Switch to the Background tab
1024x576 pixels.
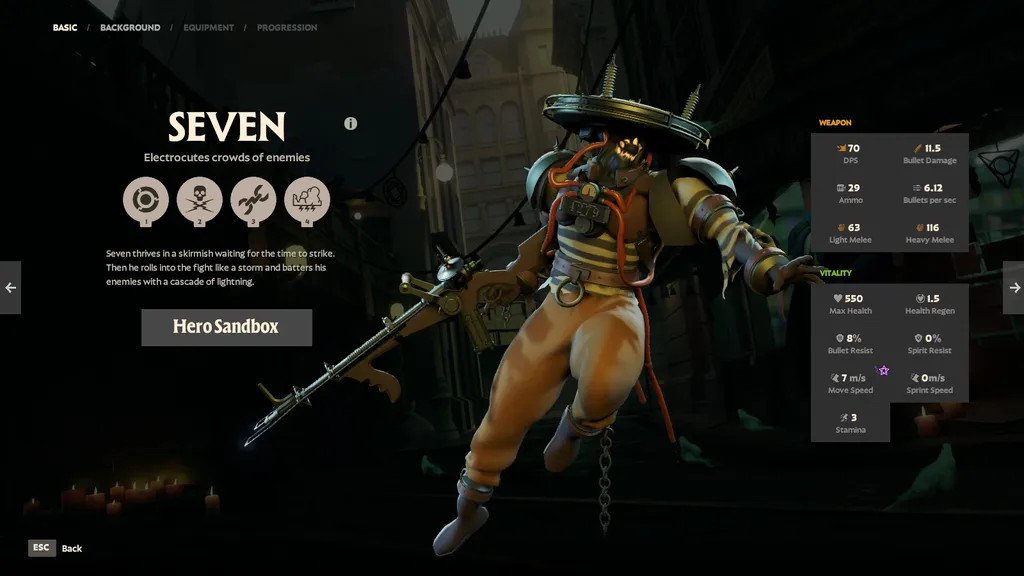click(130, 28)
